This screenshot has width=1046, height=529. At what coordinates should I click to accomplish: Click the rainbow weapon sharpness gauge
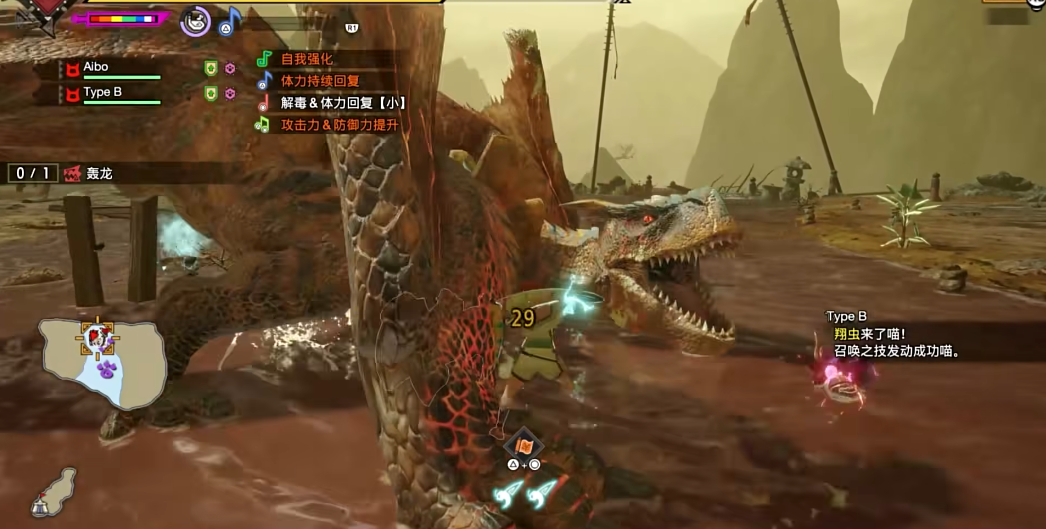tap(122, 18)
